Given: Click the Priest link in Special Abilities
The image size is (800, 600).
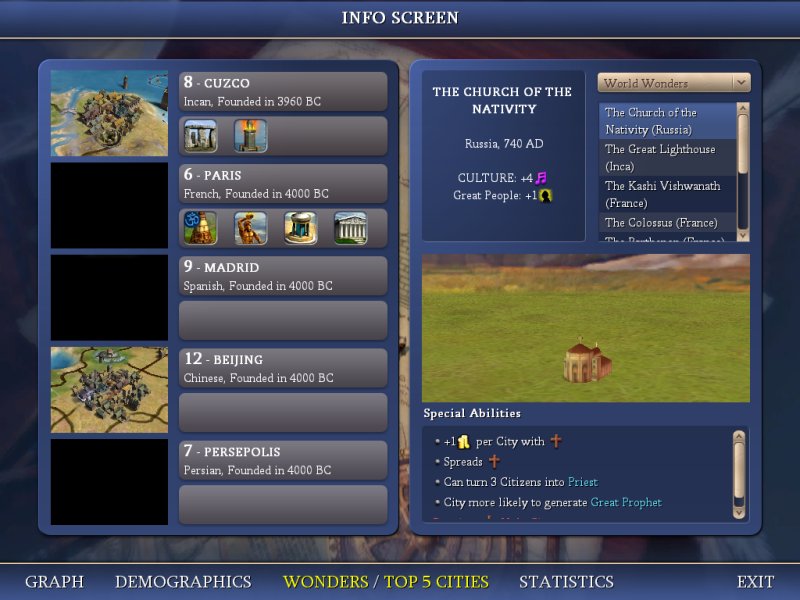Looking at the screenshot, I should click(582, 482).
